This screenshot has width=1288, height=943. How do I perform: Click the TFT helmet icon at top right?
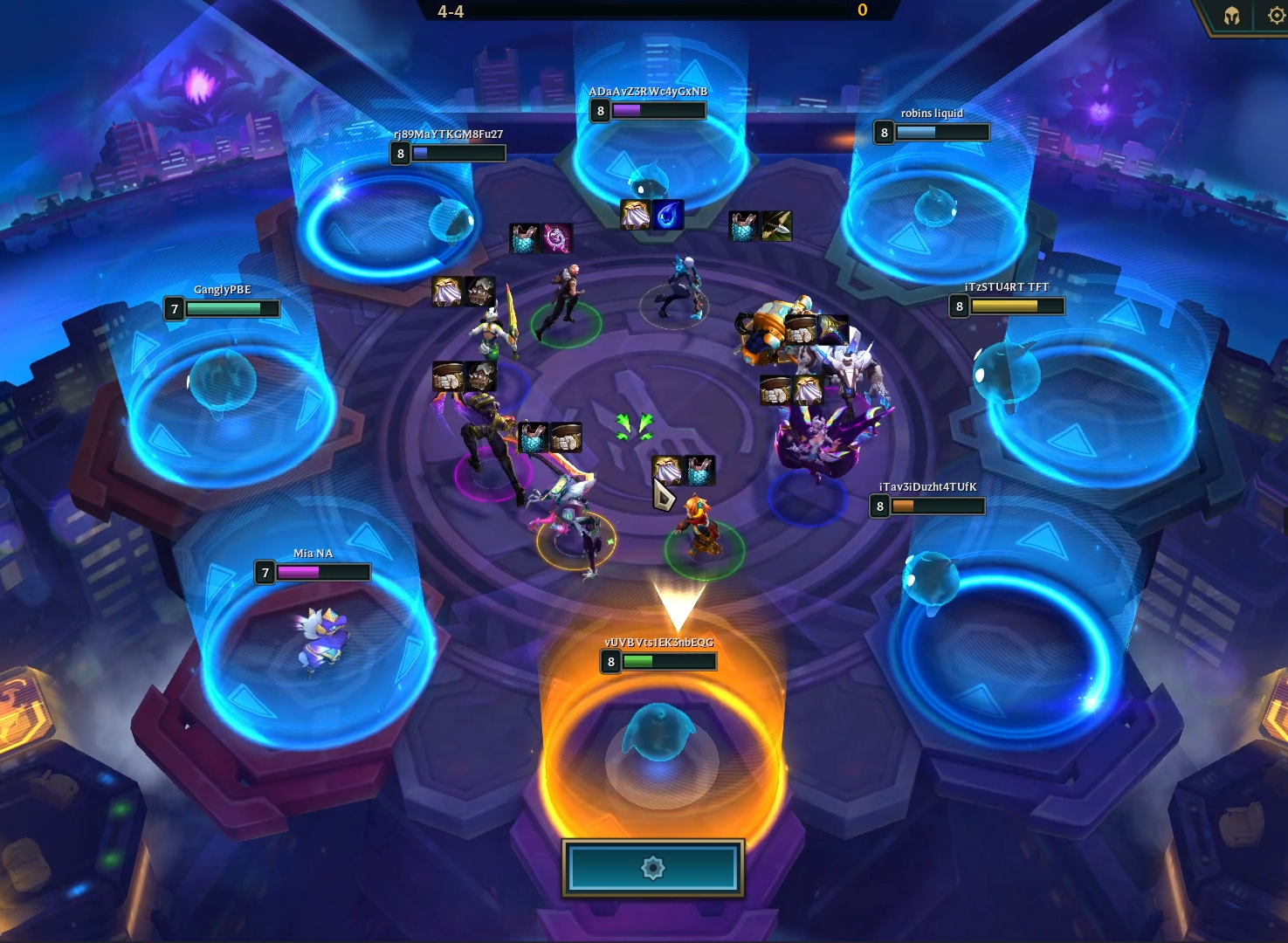click(1231, 15)
